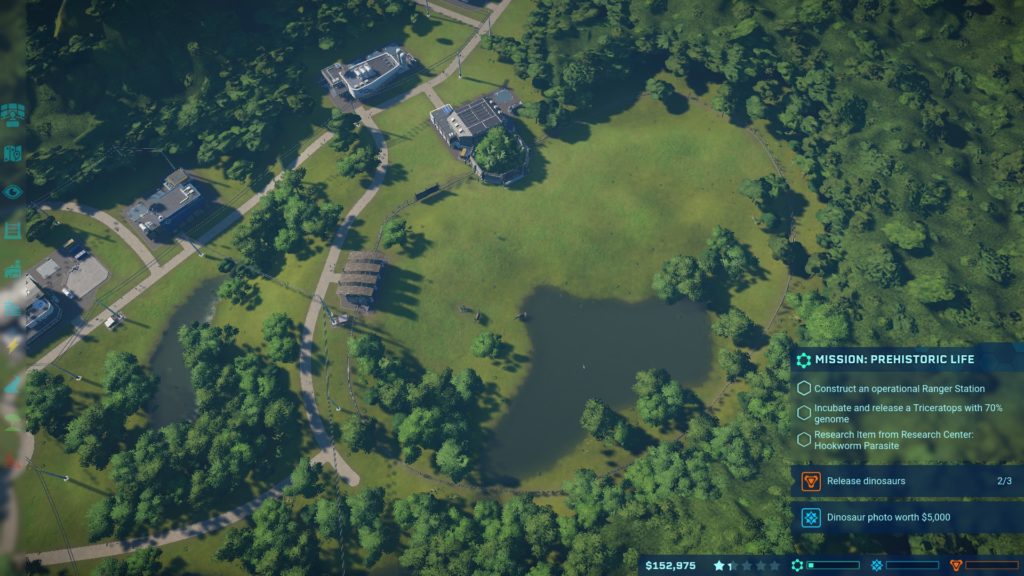Open the lightning bolt power icon in the sidebar

(x=12, y=345)
